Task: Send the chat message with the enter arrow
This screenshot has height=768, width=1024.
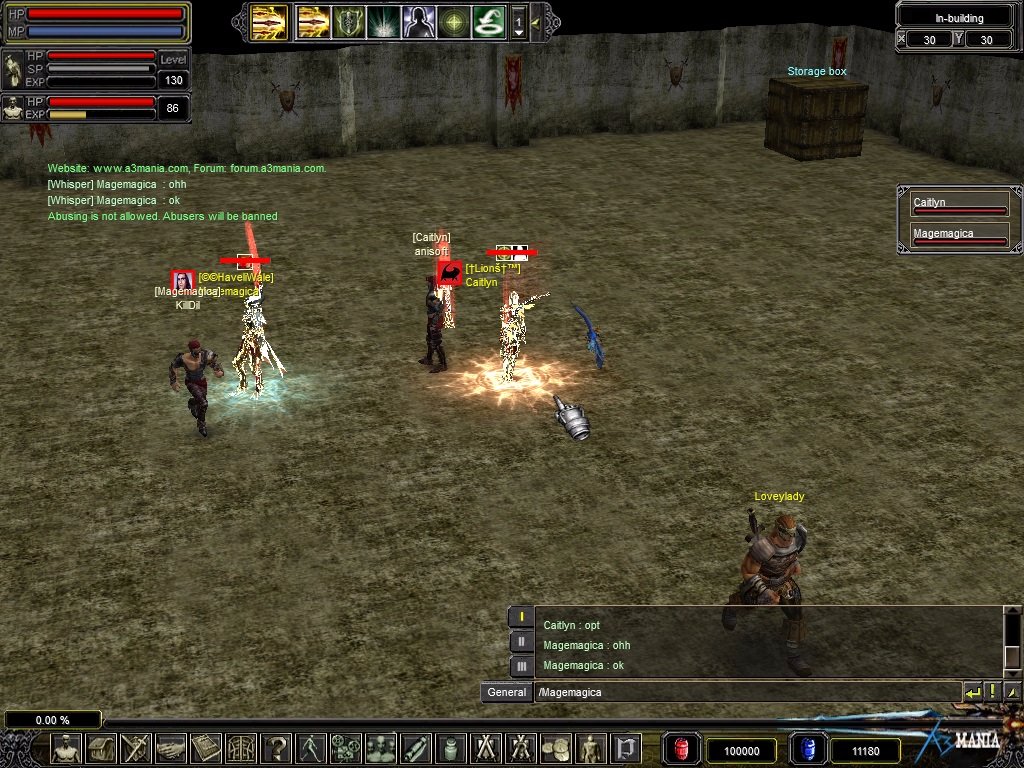Action: pos(972,692)
